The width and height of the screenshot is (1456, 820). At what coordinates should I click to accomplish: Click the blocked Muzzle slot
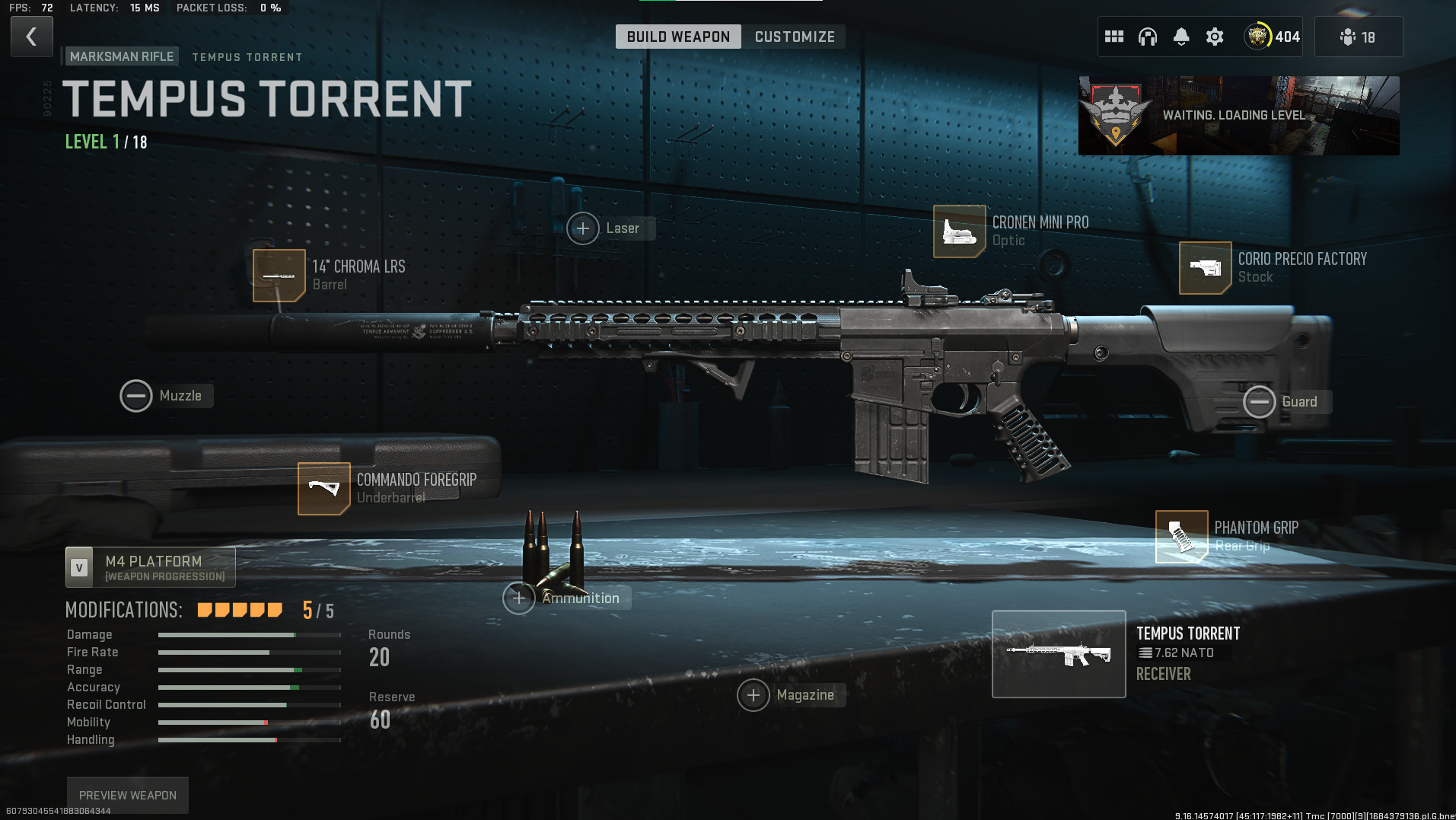(136, 396)
